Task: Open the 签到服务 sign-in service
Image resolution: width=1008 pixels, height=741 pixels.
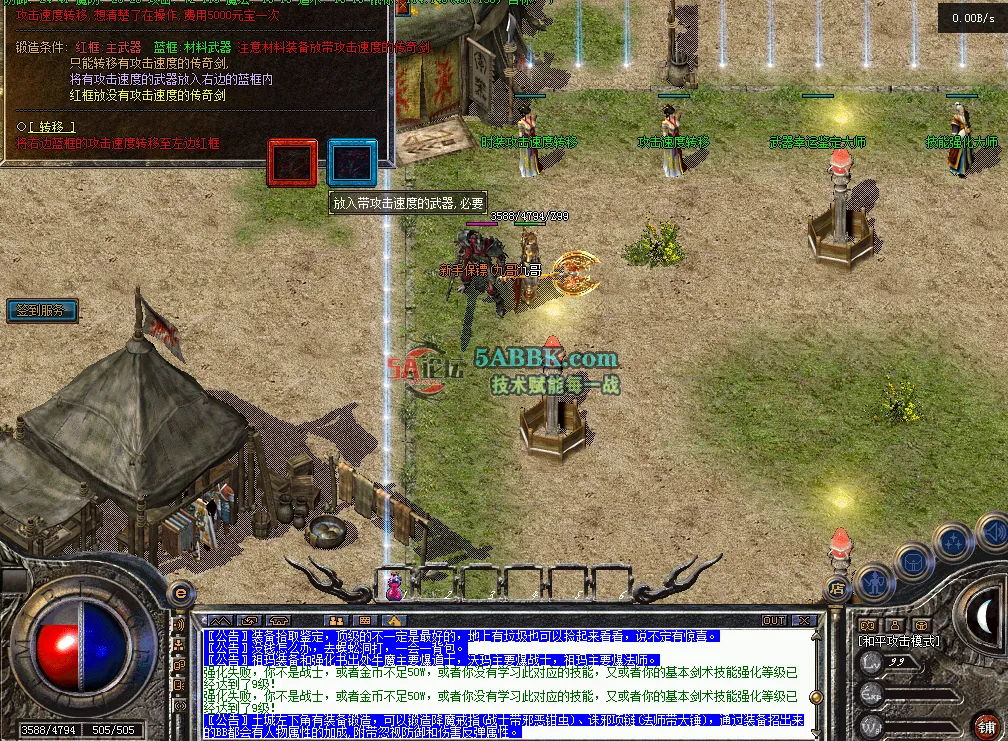Action: (41, 311)
